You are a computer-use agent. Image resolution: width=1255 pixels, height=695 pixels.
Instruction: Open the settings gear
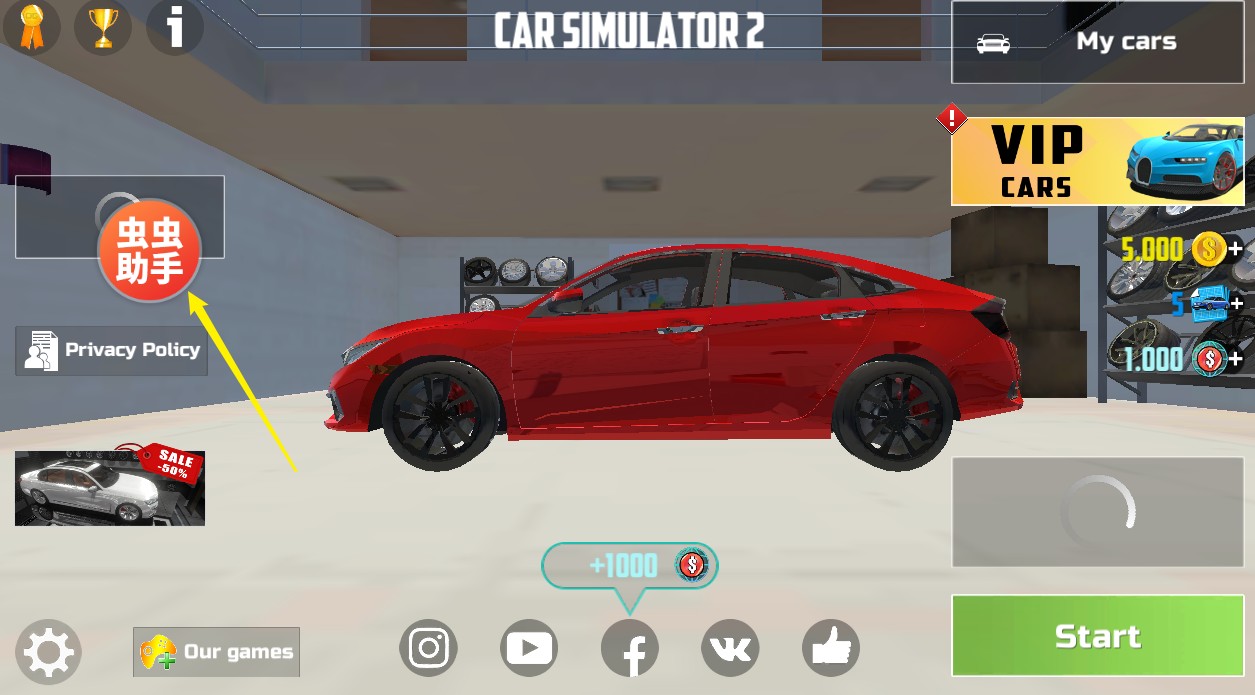pyautogui.click(x=48, y=653)
